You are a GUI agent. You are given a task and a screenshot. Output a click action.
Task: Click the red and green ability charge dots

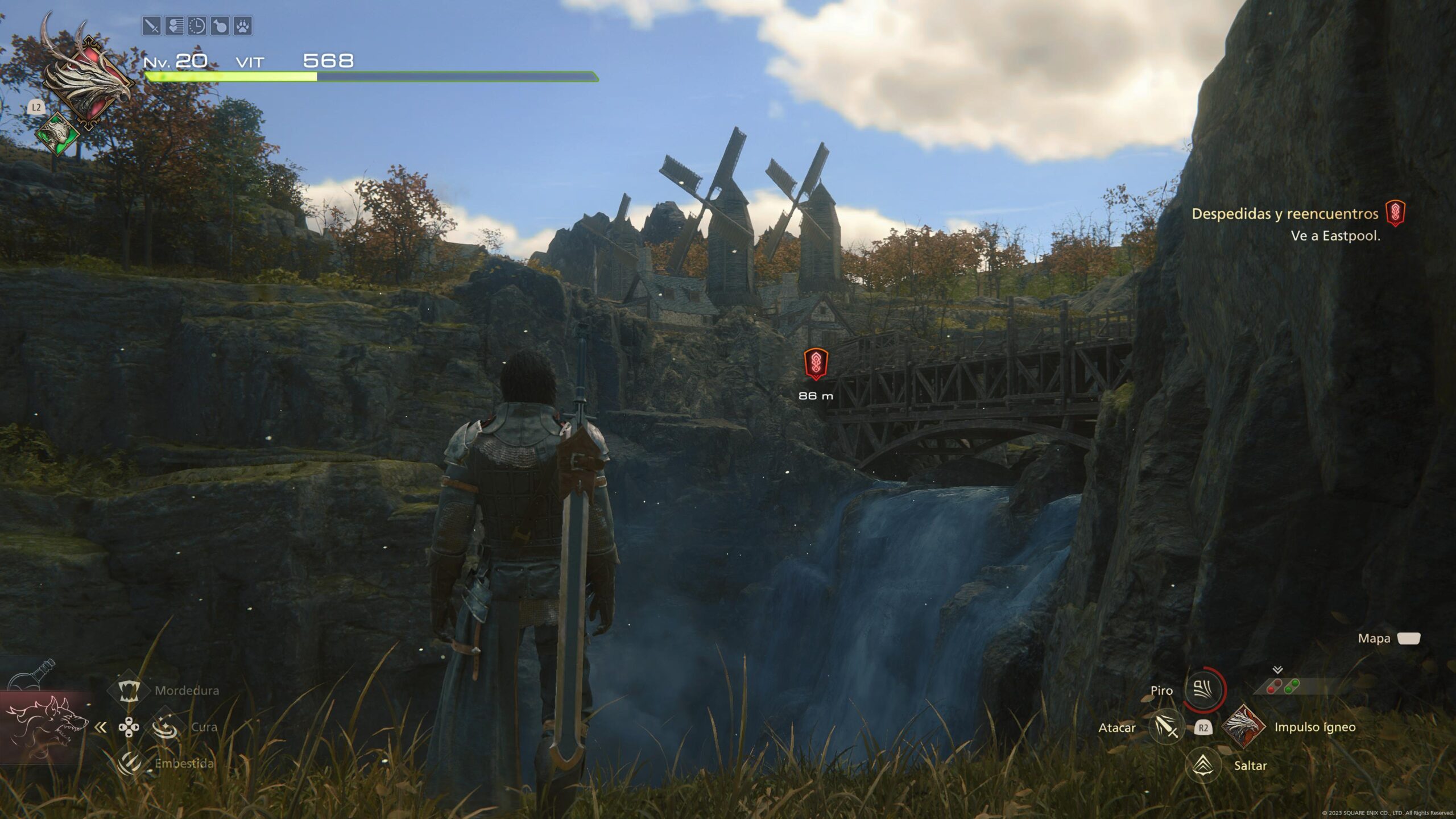(1283, 686)
